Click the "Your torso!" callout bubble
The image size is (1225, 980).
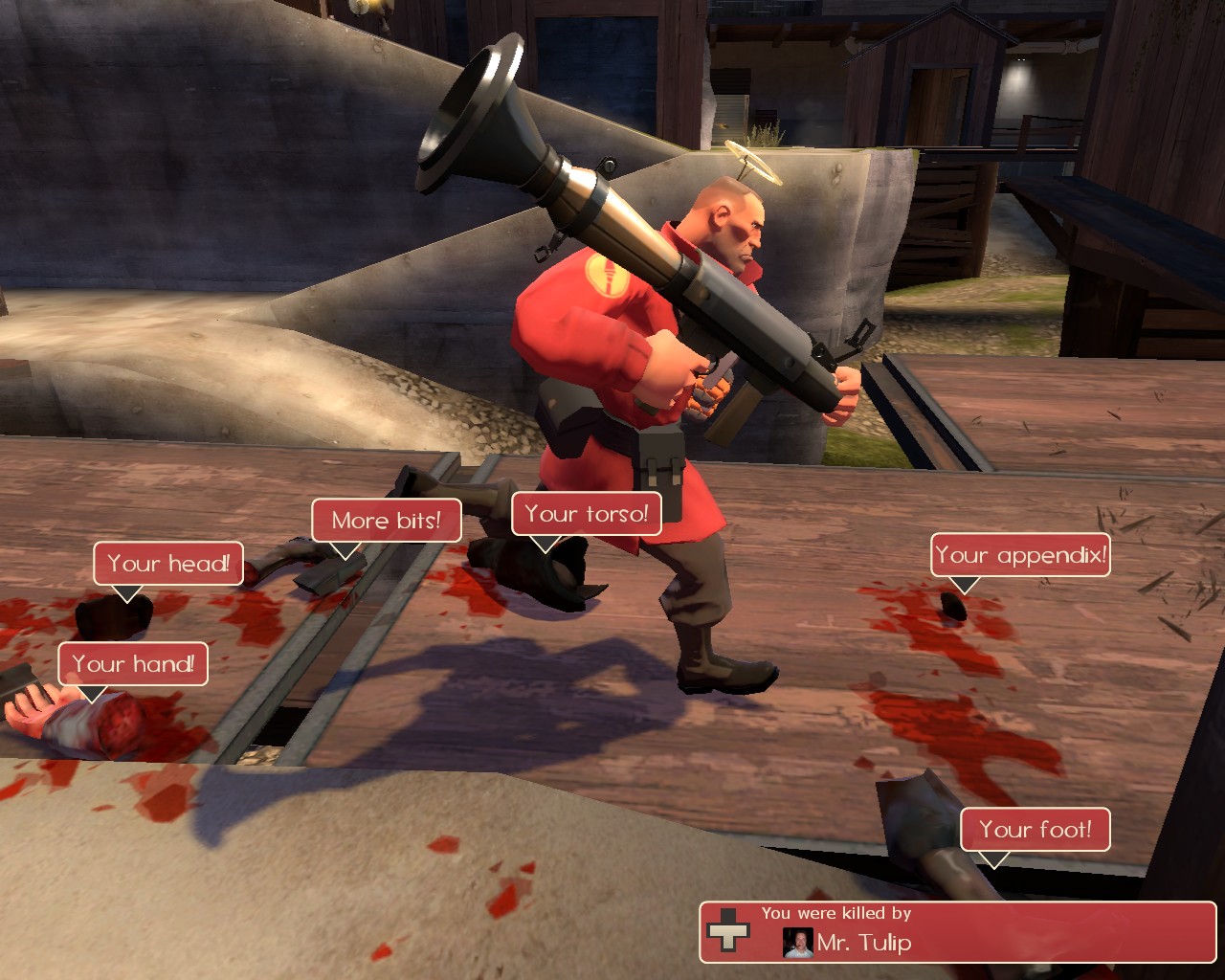(x=586, y=514)
